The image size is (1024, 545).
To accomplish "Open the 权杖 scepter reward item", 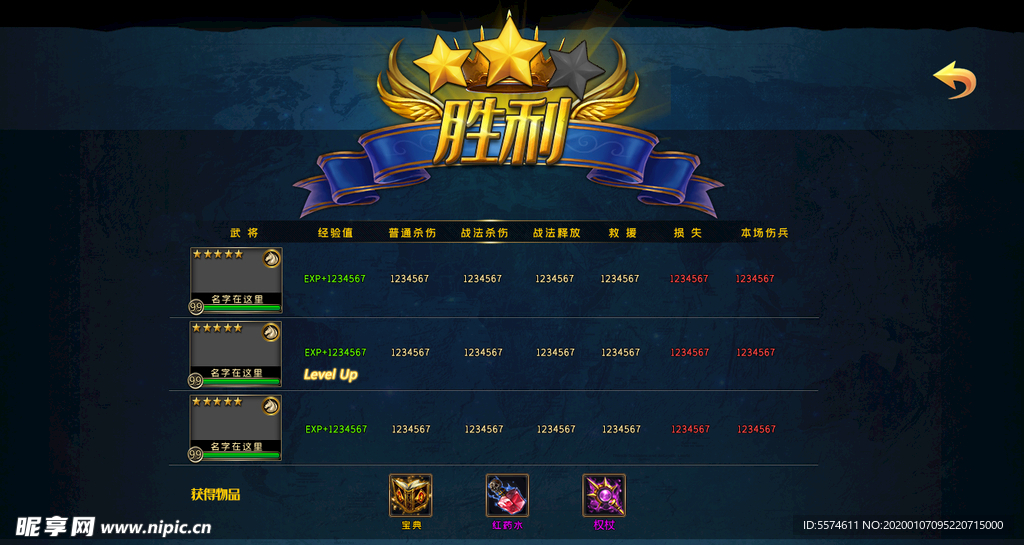I will point(604,495).
